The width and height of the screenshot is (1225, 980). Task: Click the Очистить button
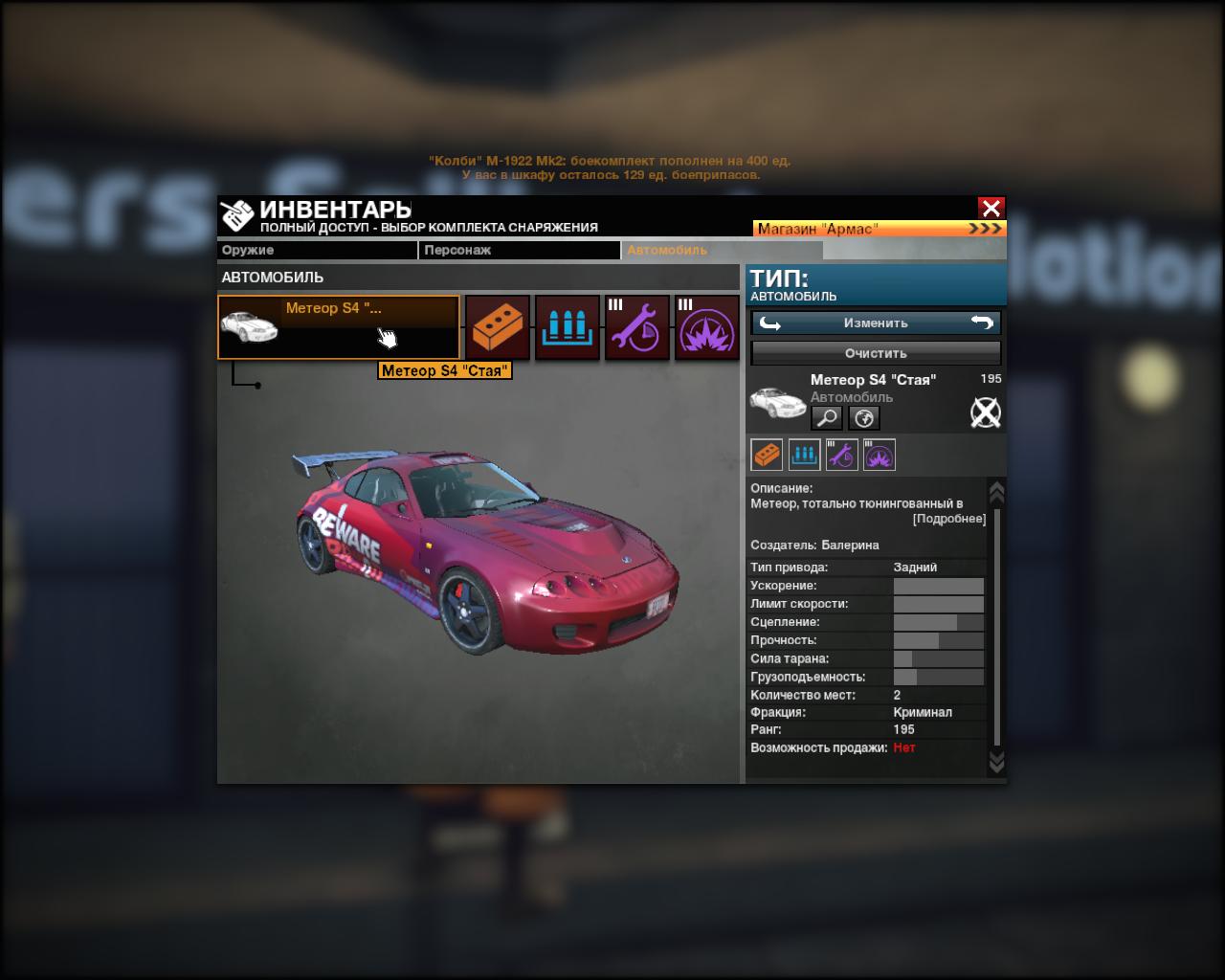(x=876, y=353)
